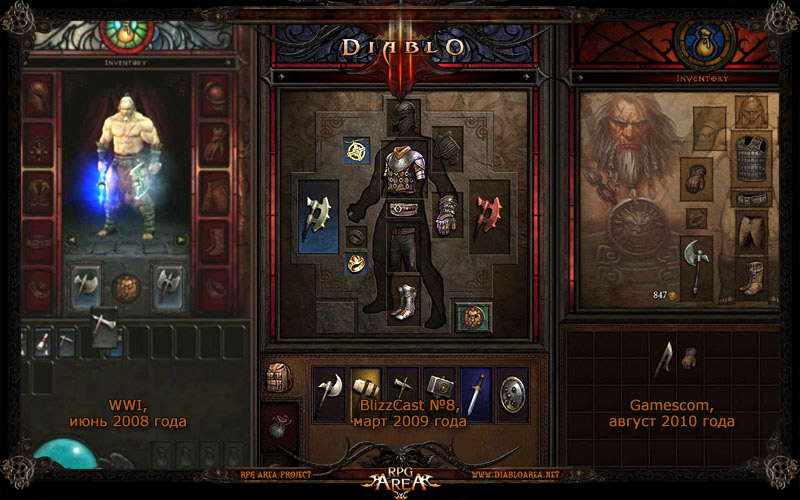Select the hammer on gold background
Screen dimensions: 800x500
point(365,392)
